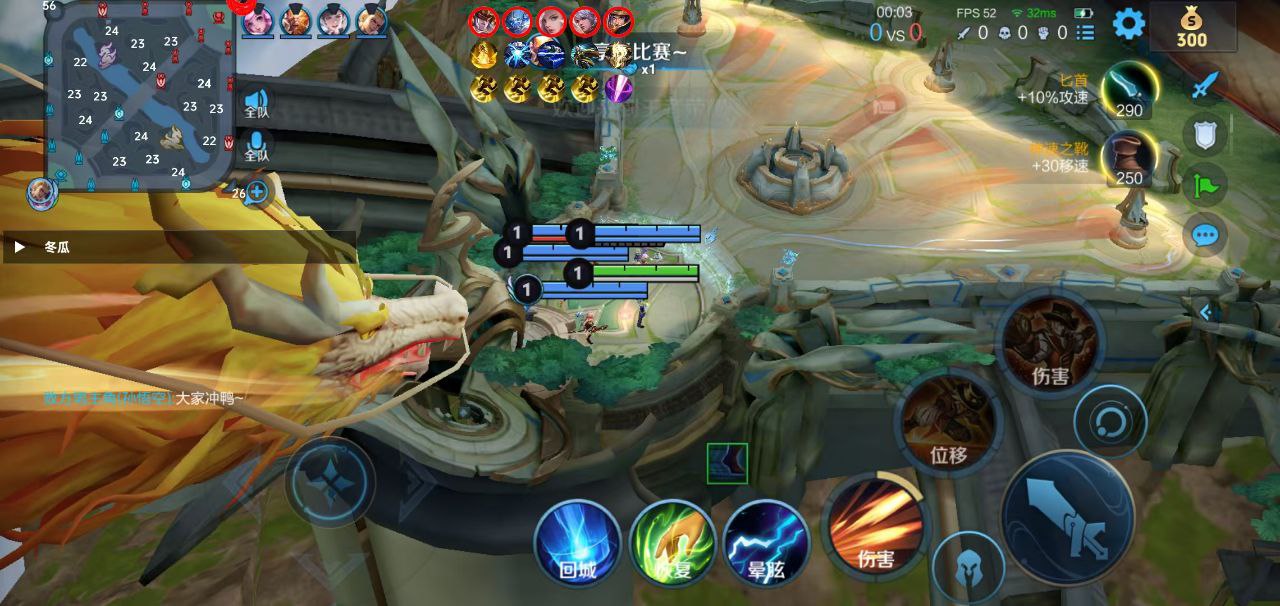Viewport: 1280px width, 606px height.
Task: Cast the 晕眩 lightning stun spell
Action: tap(766, 543)
